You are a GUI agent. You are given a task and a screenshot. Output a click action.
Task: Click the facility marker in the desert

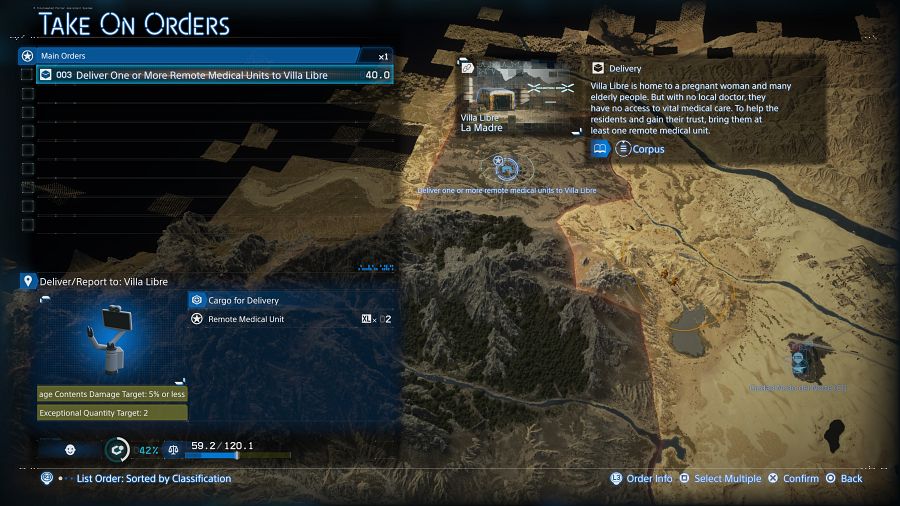tap(799, 358)
